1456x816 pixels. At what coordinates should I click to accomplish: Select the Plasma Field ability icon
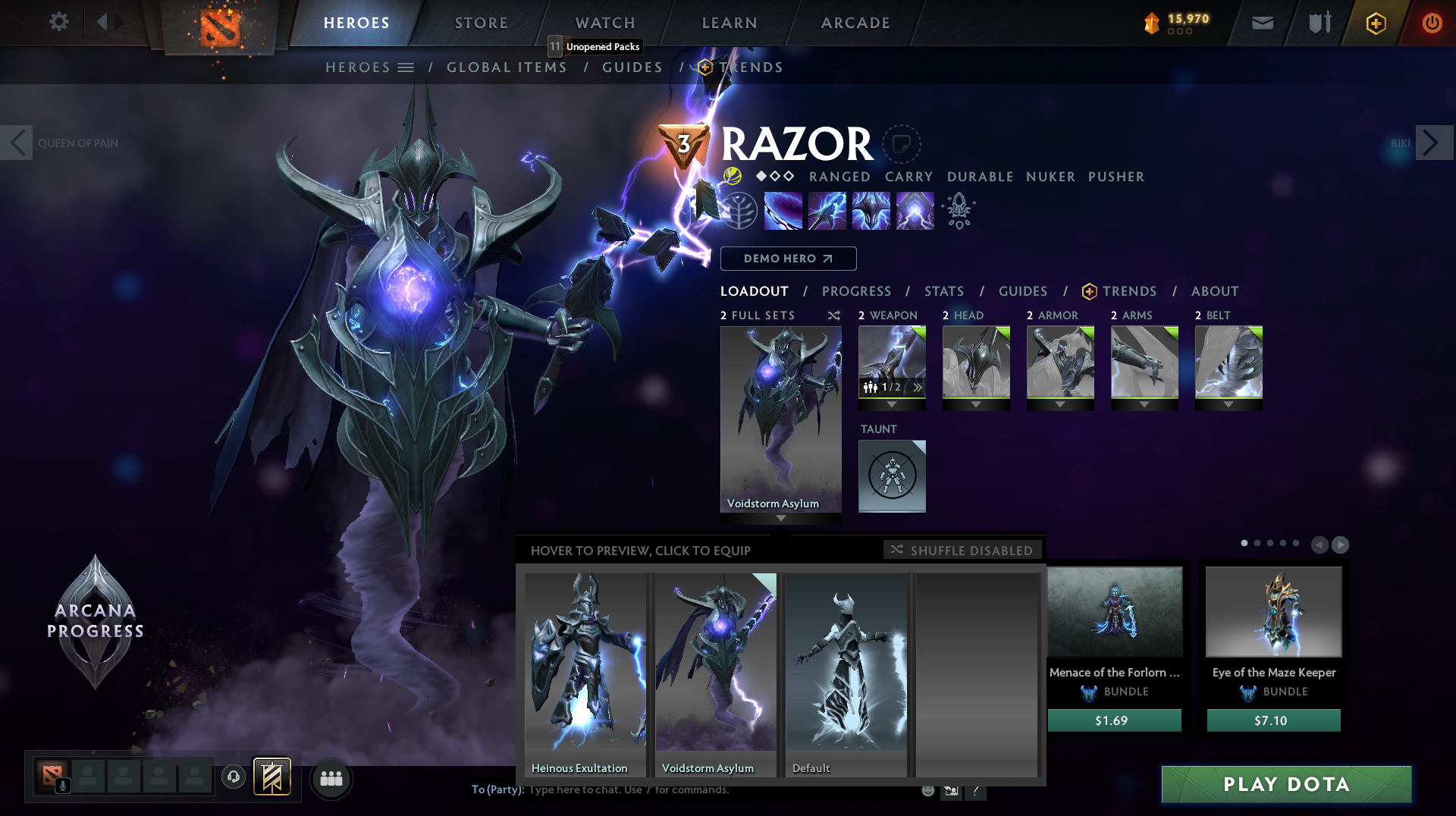click(x=783, y=210)
